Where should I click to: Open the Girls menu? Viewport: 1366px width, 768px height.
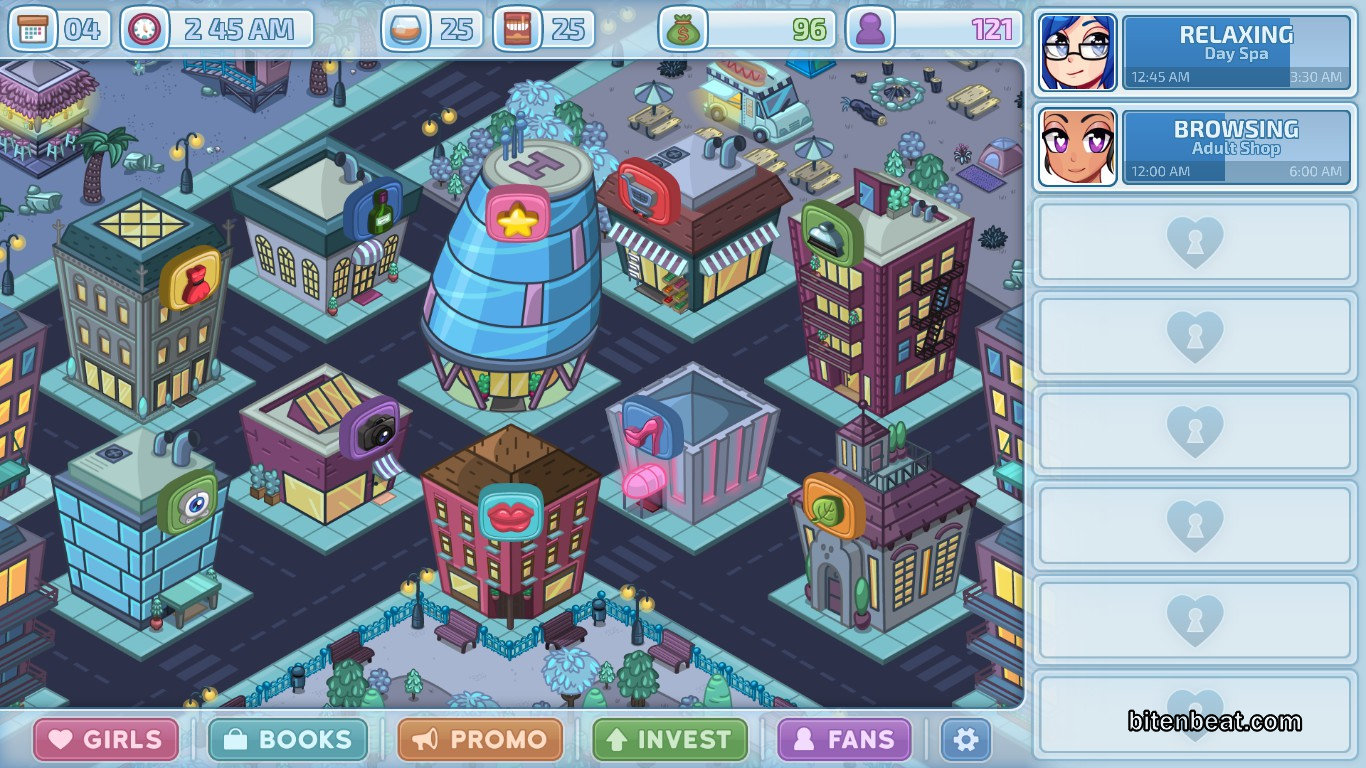point(106,740)
